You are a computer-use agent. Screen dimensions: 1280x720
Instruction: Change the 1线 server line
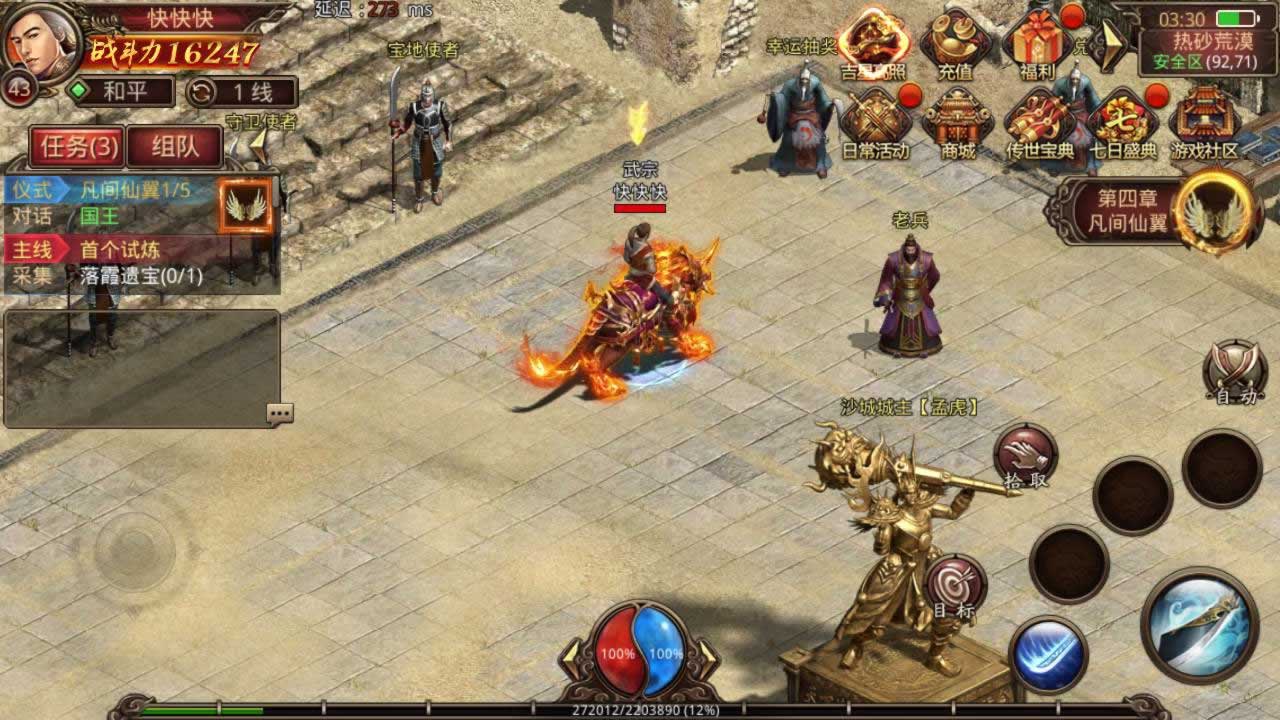pyautogui.click(x=241, y=93)
